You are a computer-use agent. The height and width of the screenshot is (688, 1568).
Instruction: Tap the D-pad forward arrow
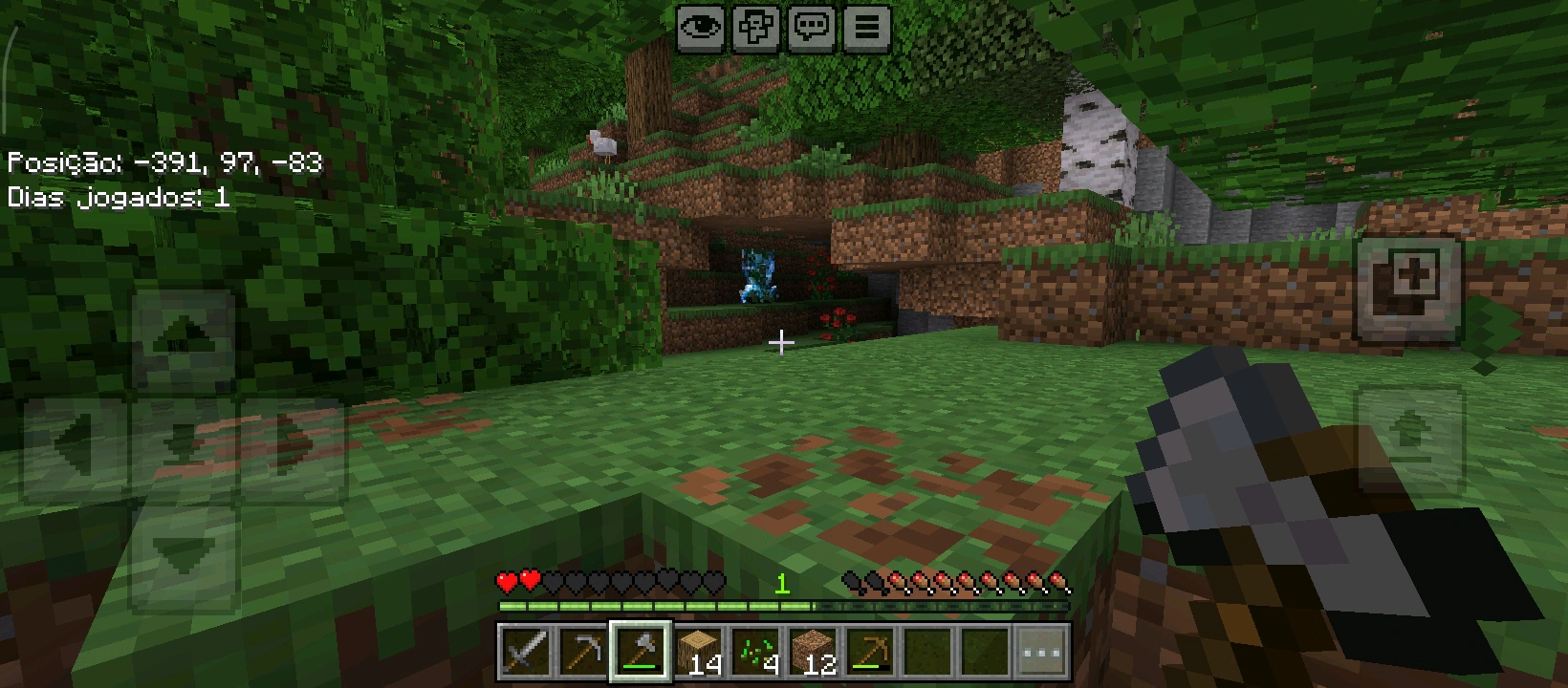coord(183,341)
